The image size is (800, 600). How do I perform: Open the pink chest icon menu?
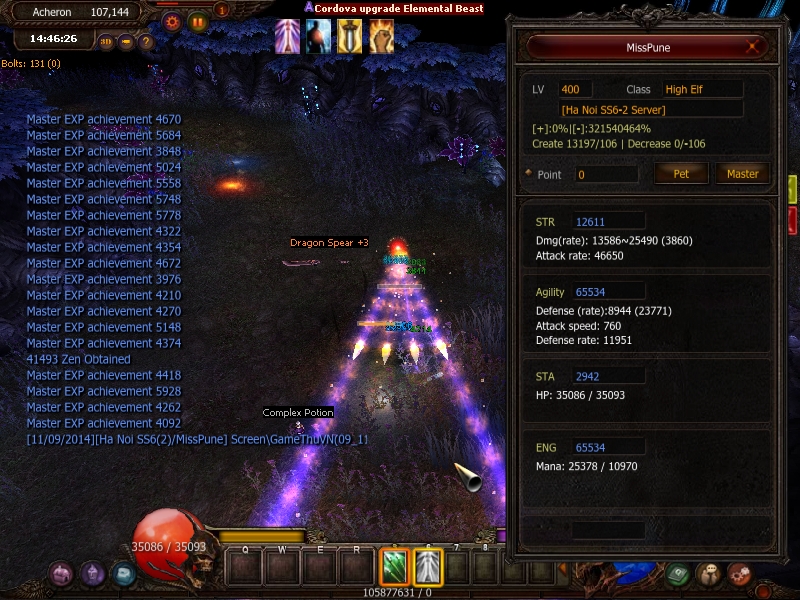62,574
